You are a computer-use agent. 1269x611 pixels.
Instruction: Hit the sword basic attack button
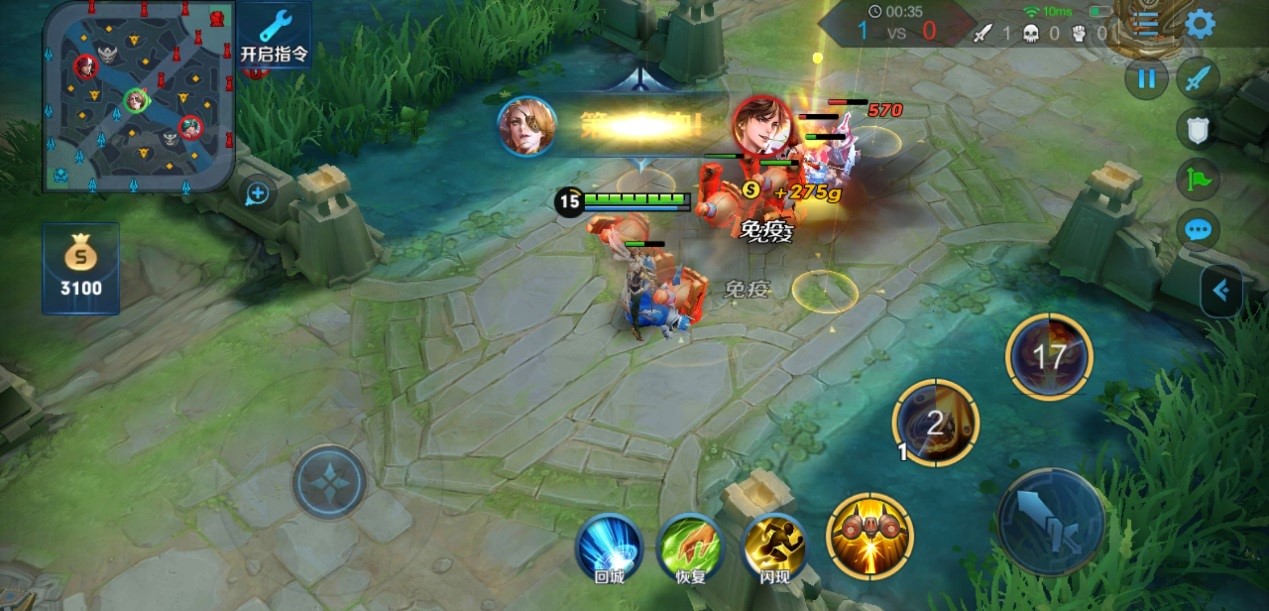tap(1050, 522)
